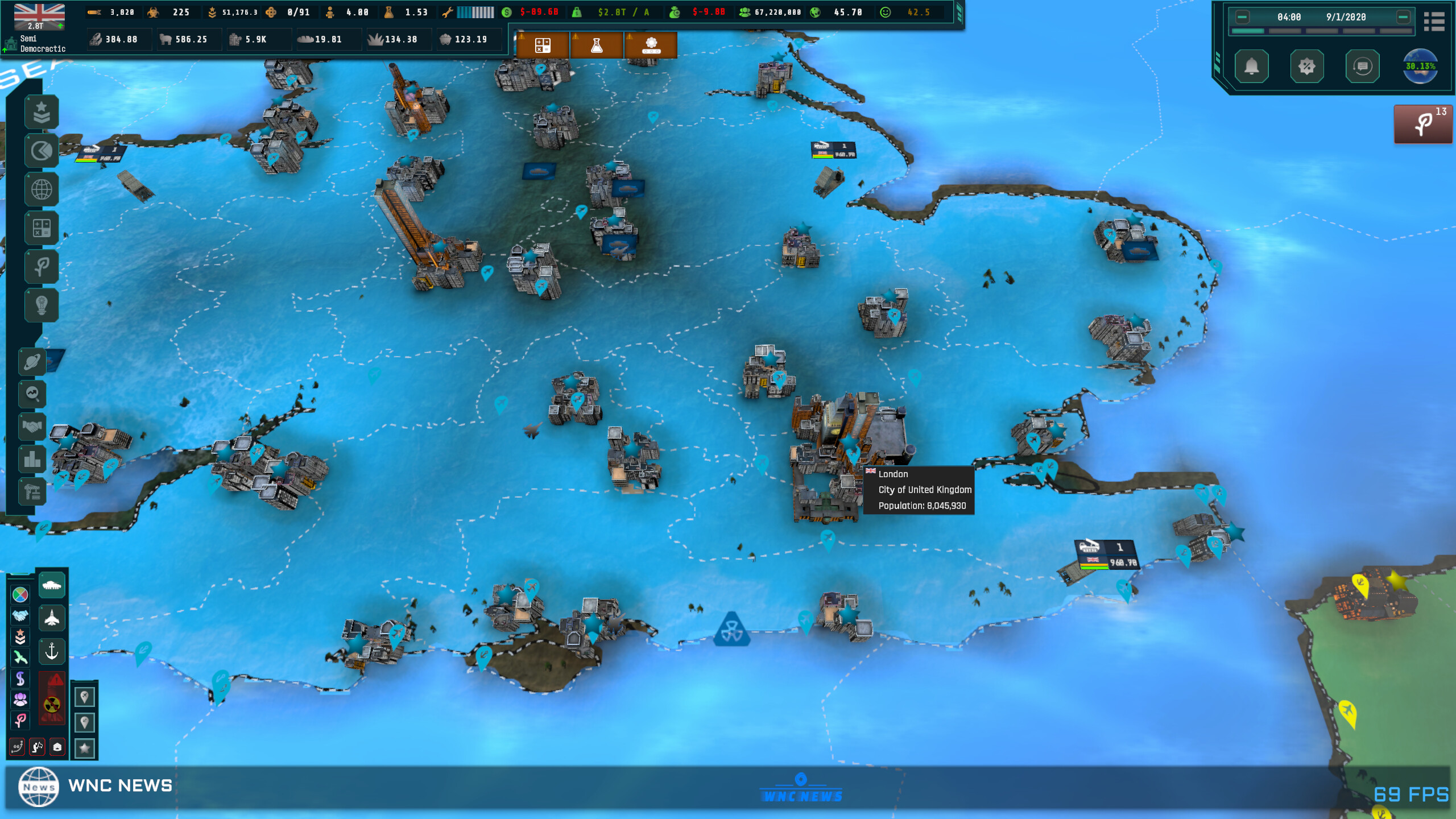Click the Saturn planet icon
Image resolution: width=1456 pixels, height=819 pixels.
(32, 362)
